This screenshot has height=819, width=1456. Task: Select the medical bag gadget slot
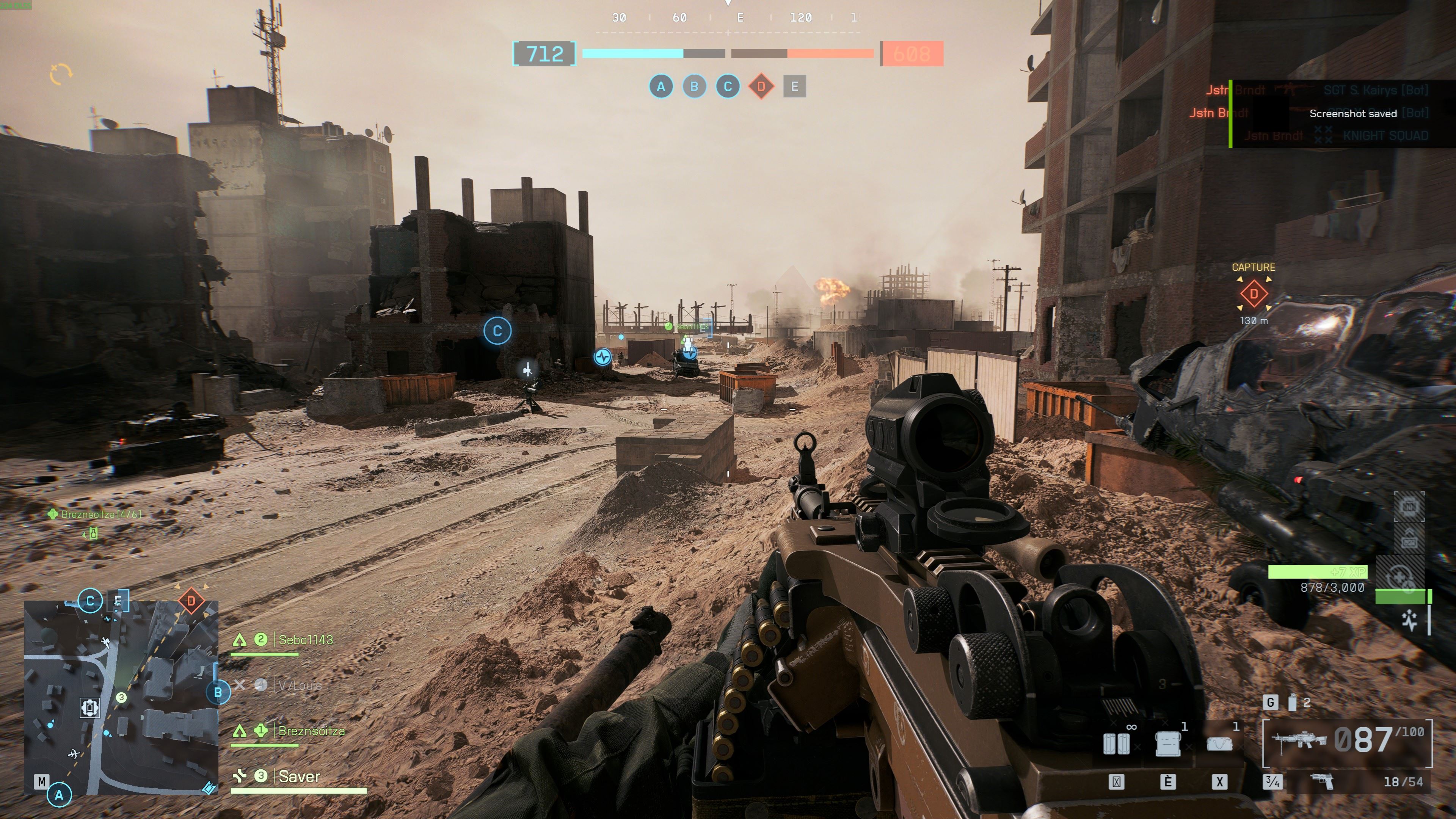point(1219,744)
